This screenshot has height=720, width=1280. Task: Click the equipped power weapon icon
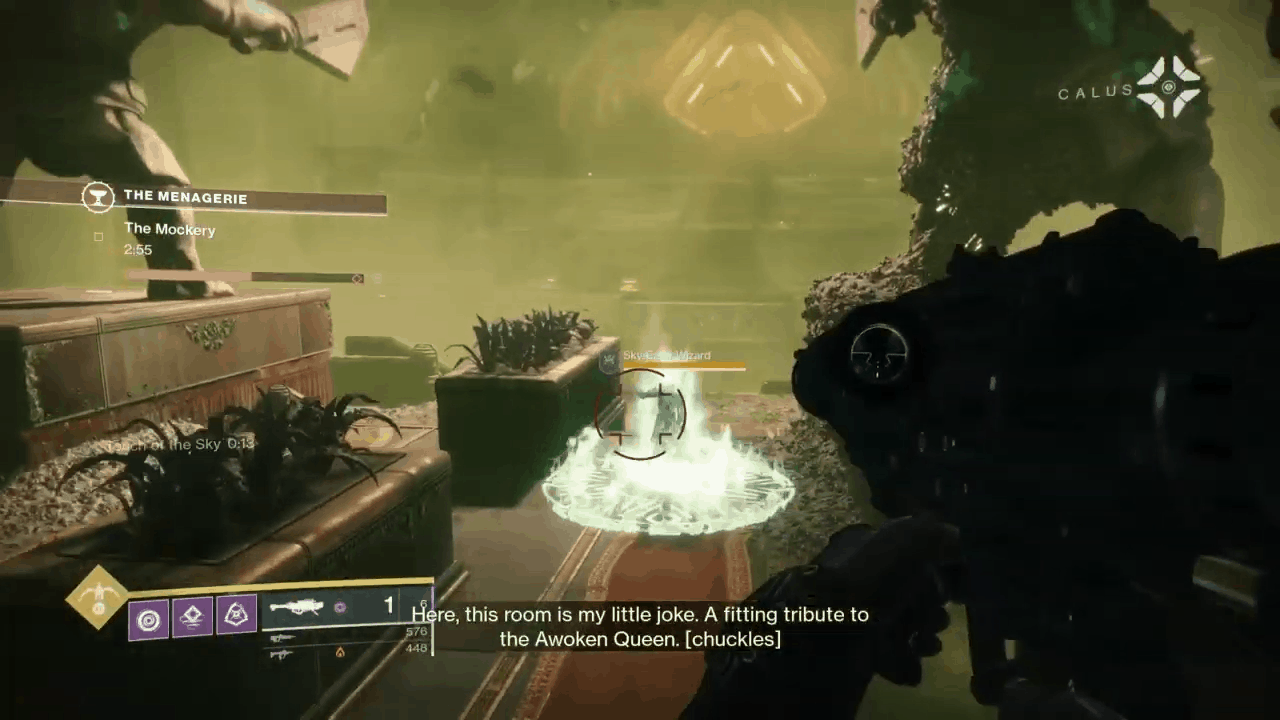297,606
